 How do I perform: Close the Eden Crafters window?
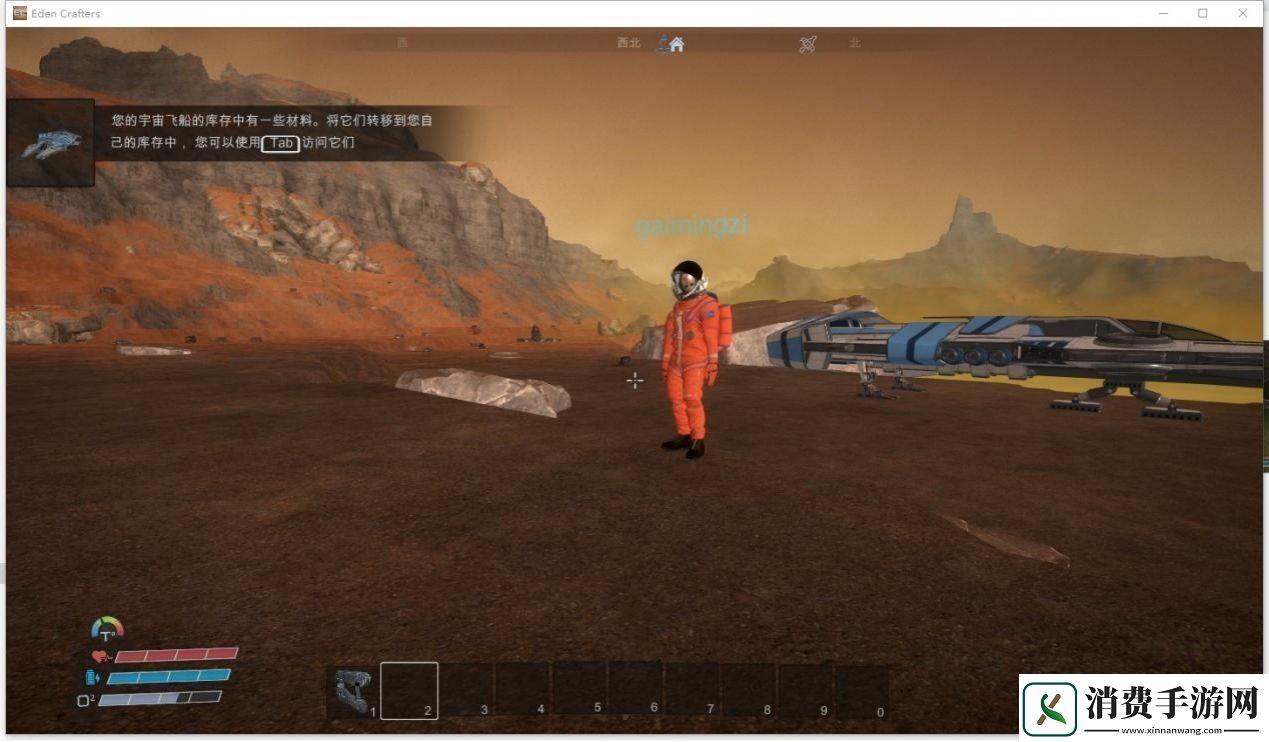1243,13
